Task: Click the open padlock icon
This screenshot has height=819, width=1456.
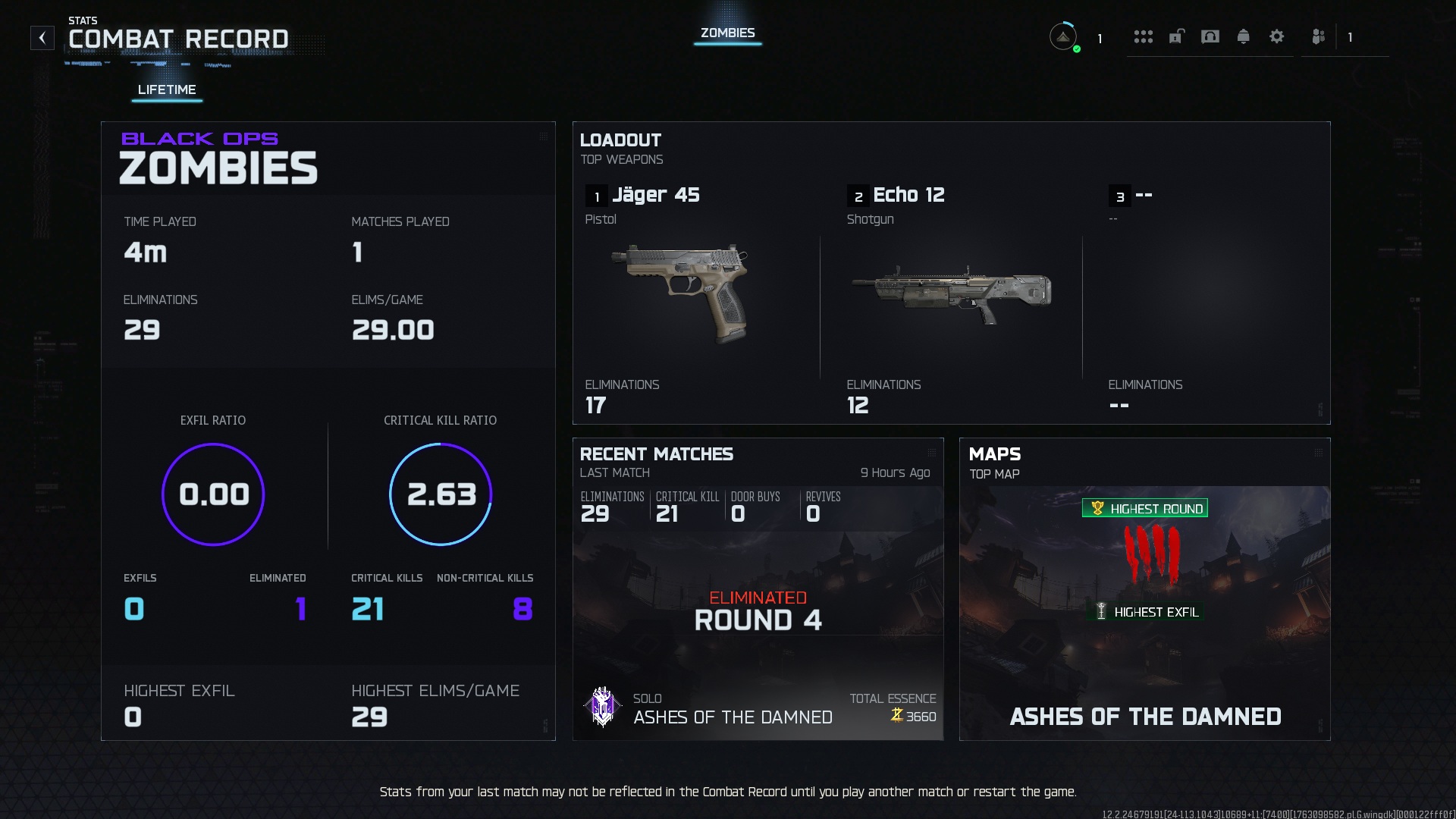Action: coord(1176,36)
